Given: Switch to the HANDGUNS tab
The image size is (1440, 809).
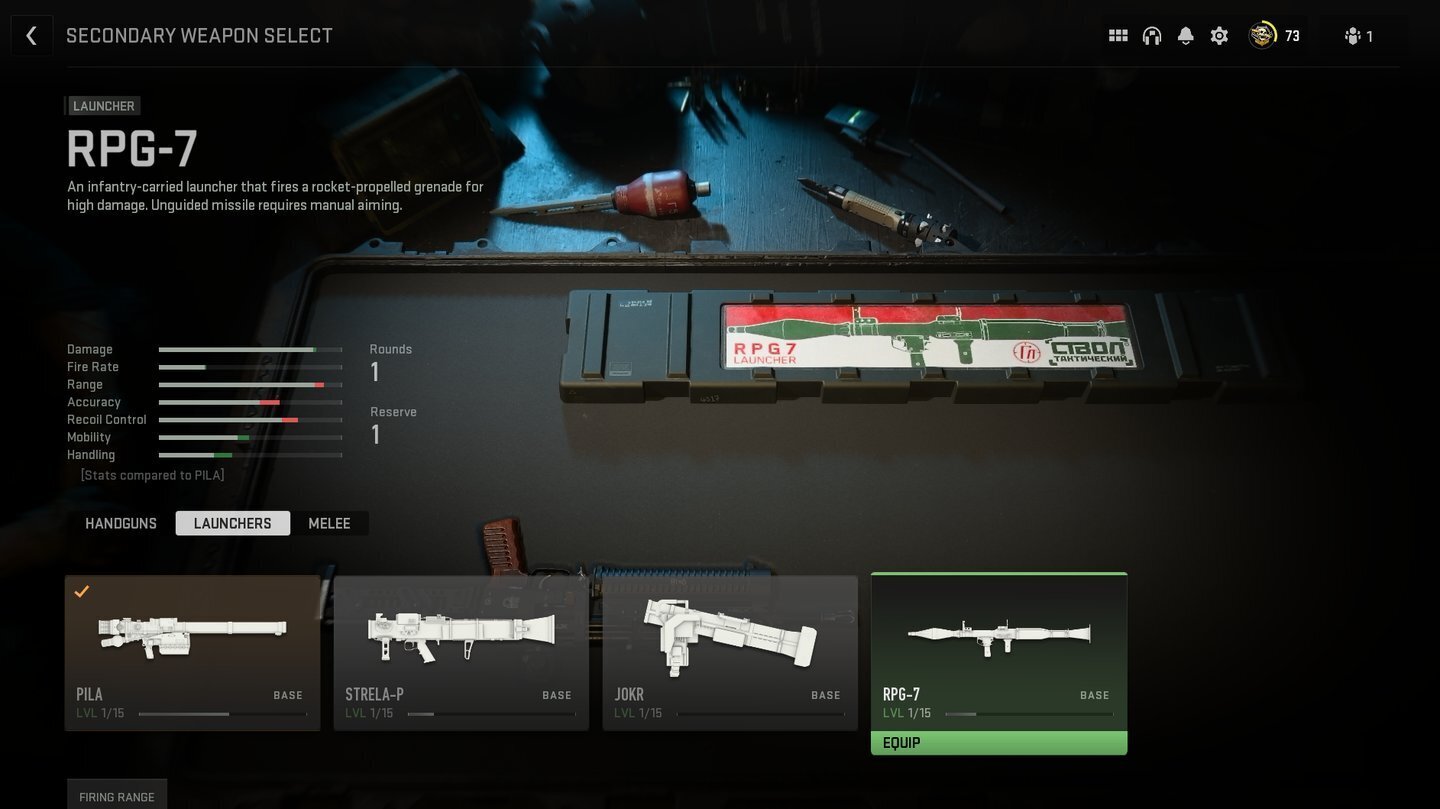Looking at the screenshot, I should [x=120, y=523].
